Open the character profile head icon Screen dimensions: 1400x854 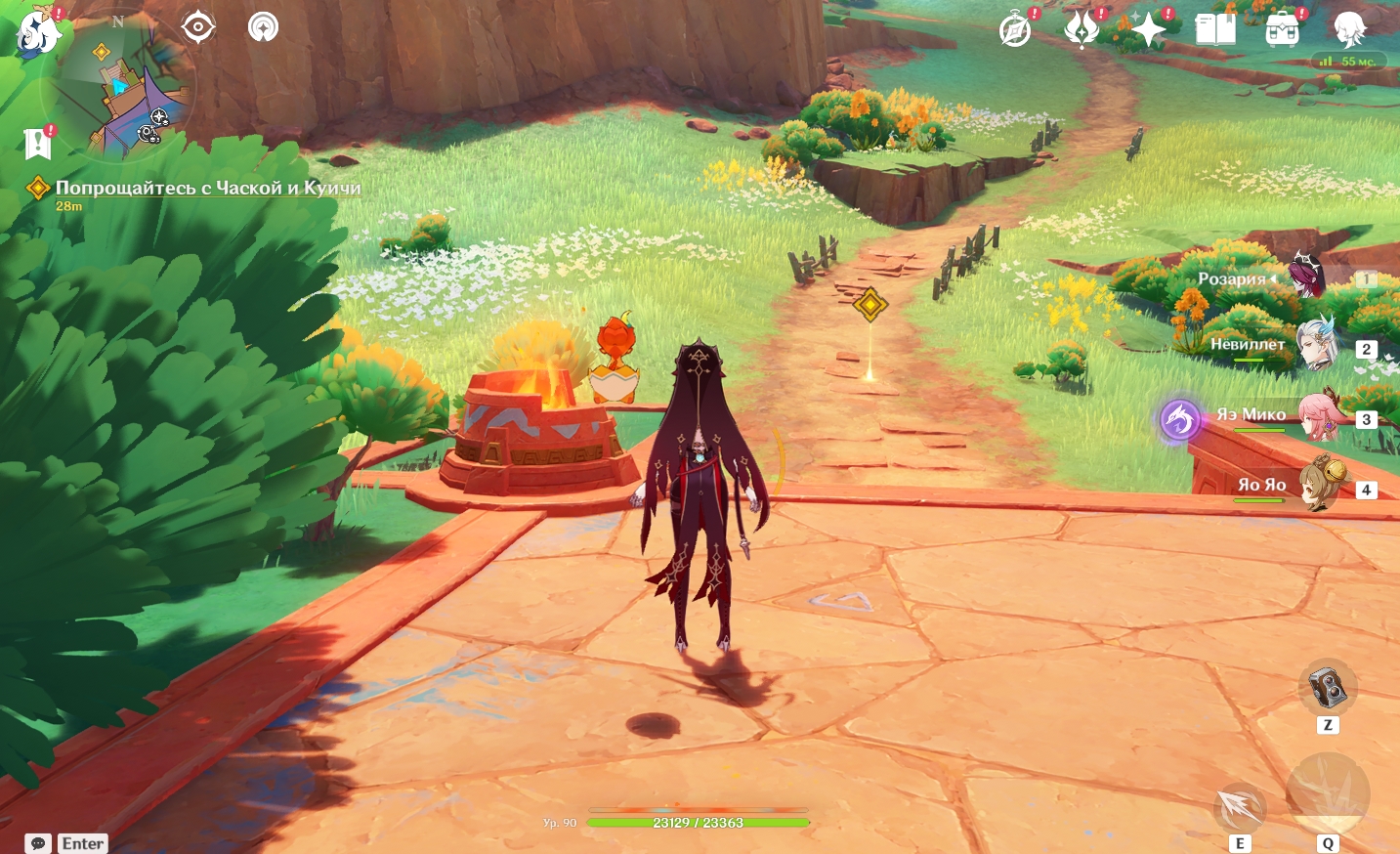1350,29
